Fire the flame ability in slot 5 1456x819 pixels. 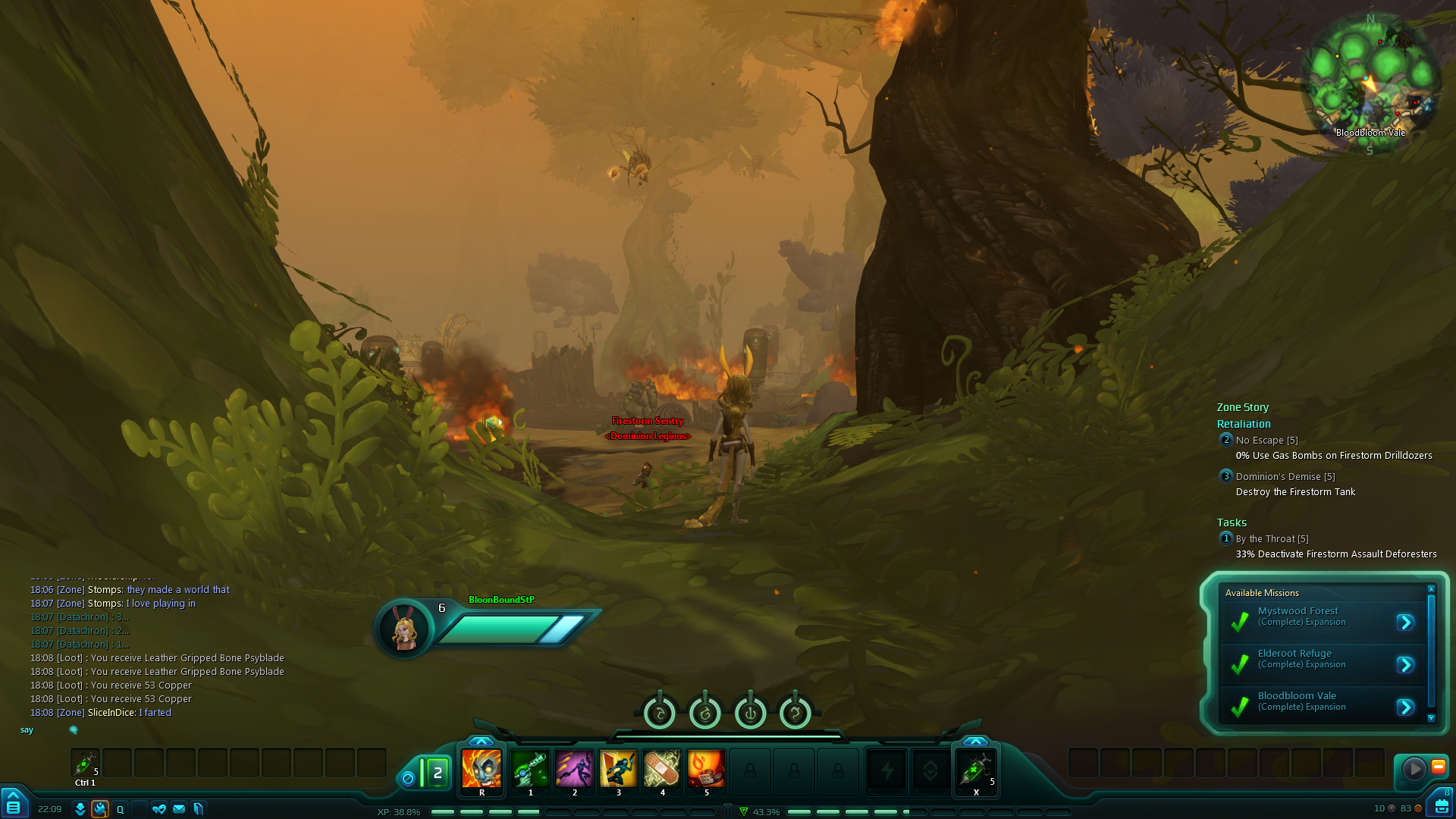point(706,769)
